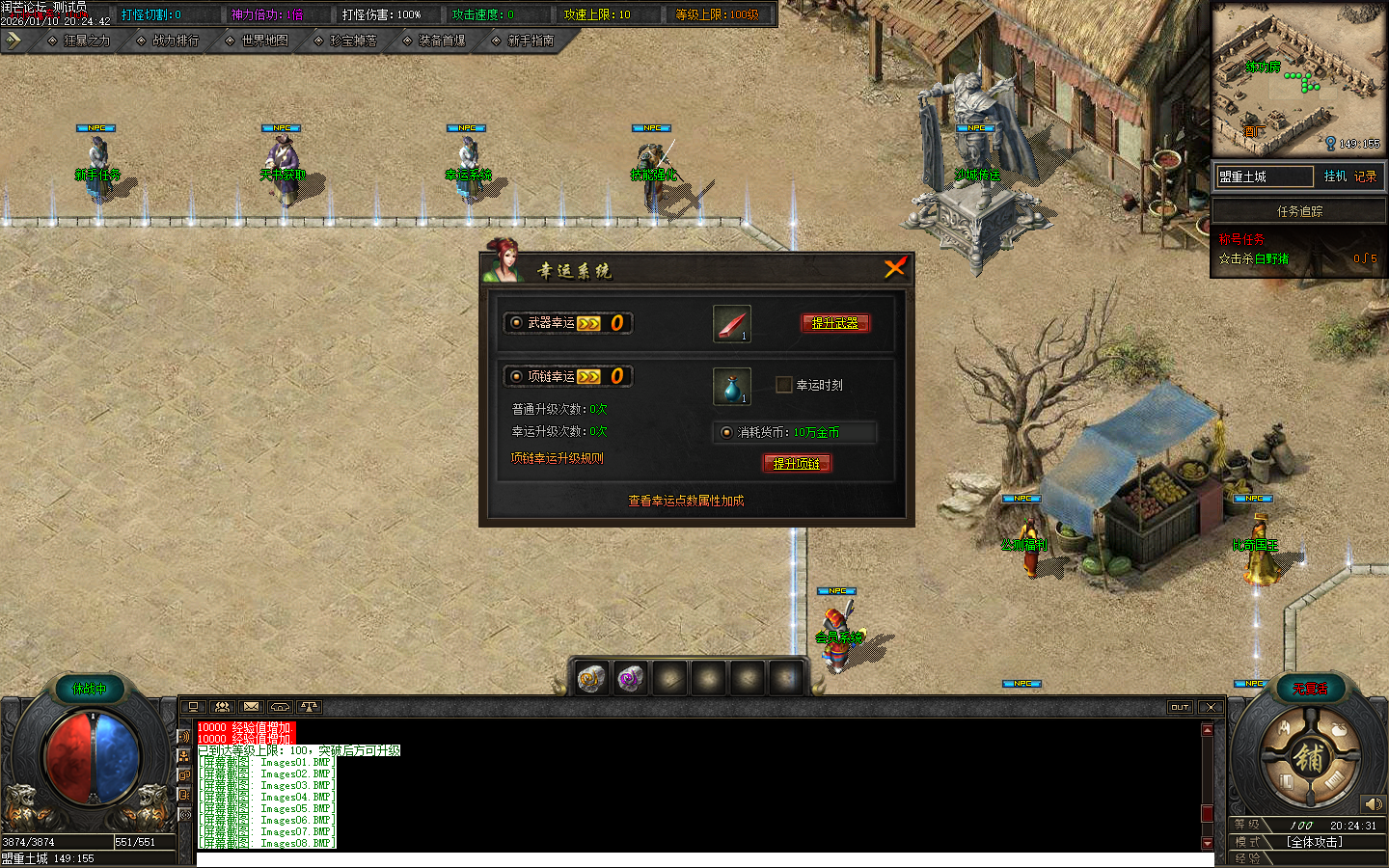This screenshot has width=1389, height=868.
Task: Click the friends icon in the chat toolbar
Action: (222, 707)
